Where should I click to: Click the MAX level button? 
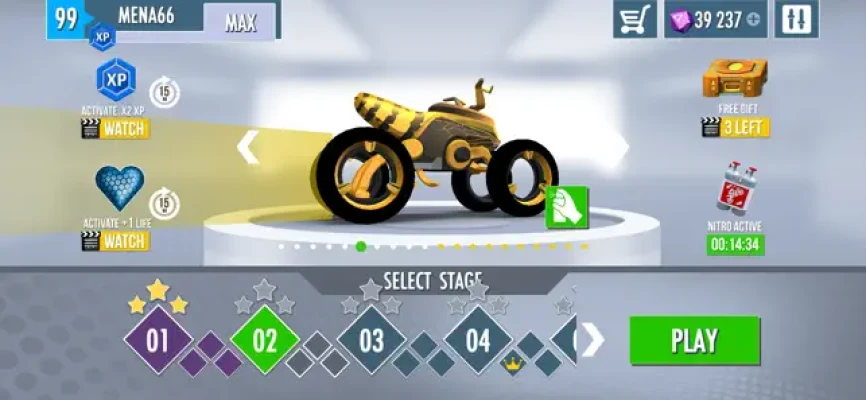tap(240, 21)
